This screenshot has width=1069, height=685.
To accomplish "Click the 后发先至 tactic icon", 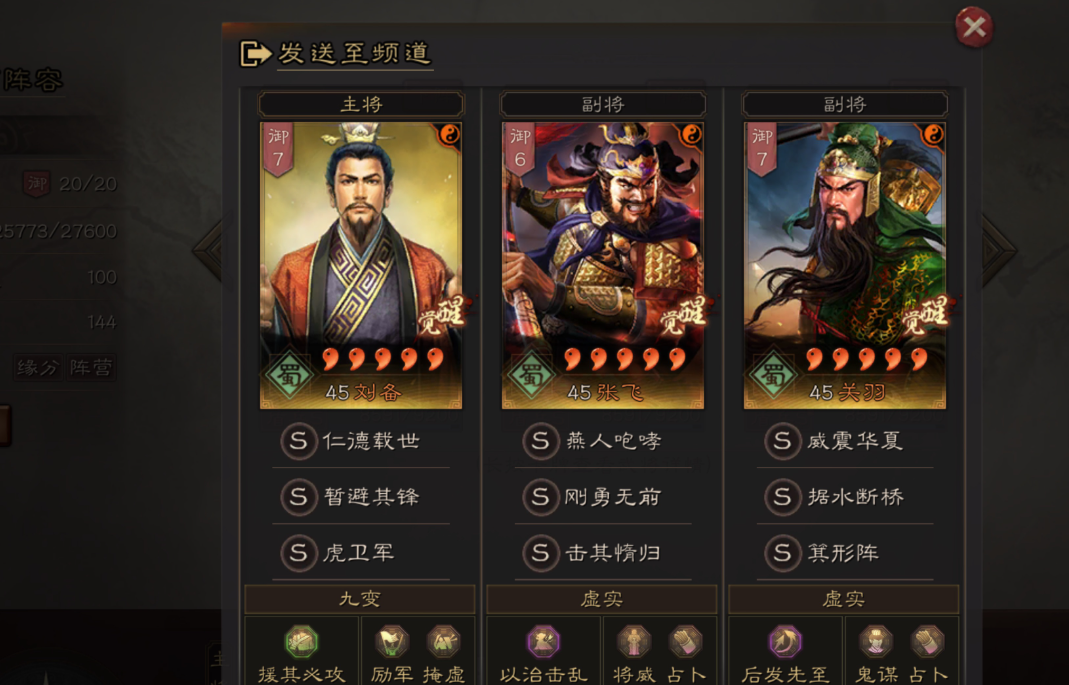I will [x=785, y=643].
